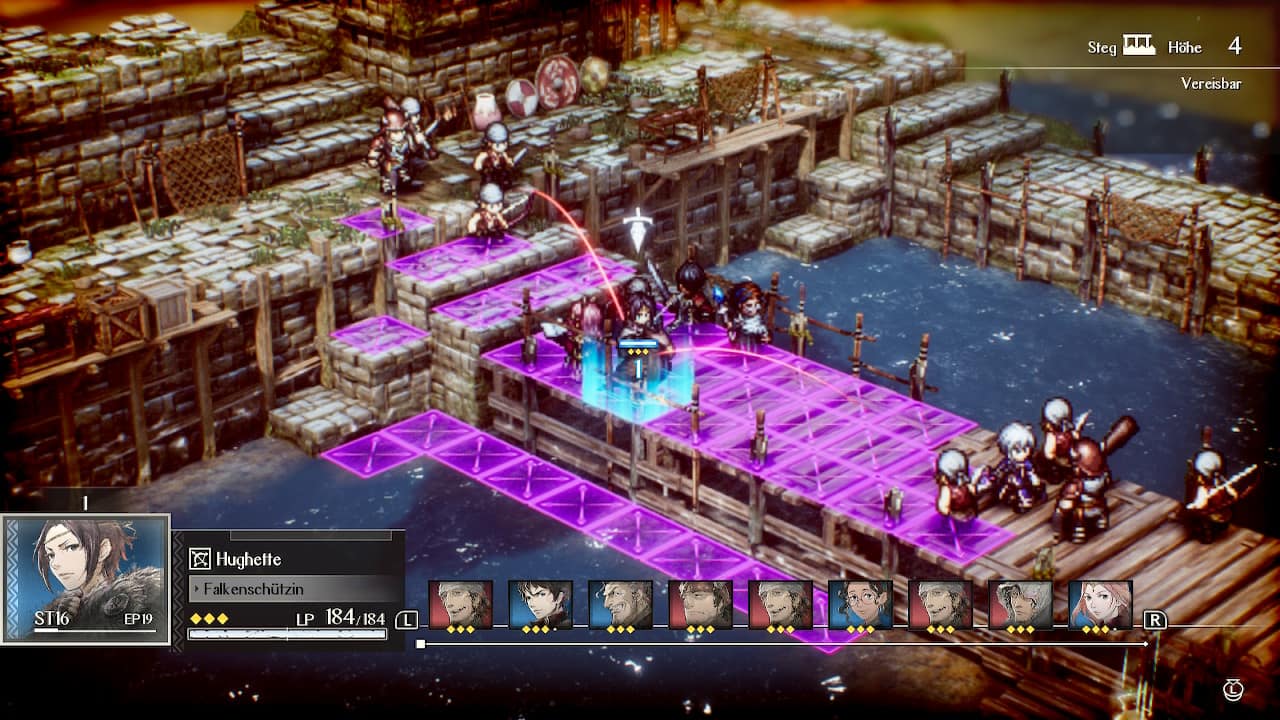The image size is (1280, 720).
Task: Choose the white-hooded character turn-order portrait
Action: (x=1020, y=605)
